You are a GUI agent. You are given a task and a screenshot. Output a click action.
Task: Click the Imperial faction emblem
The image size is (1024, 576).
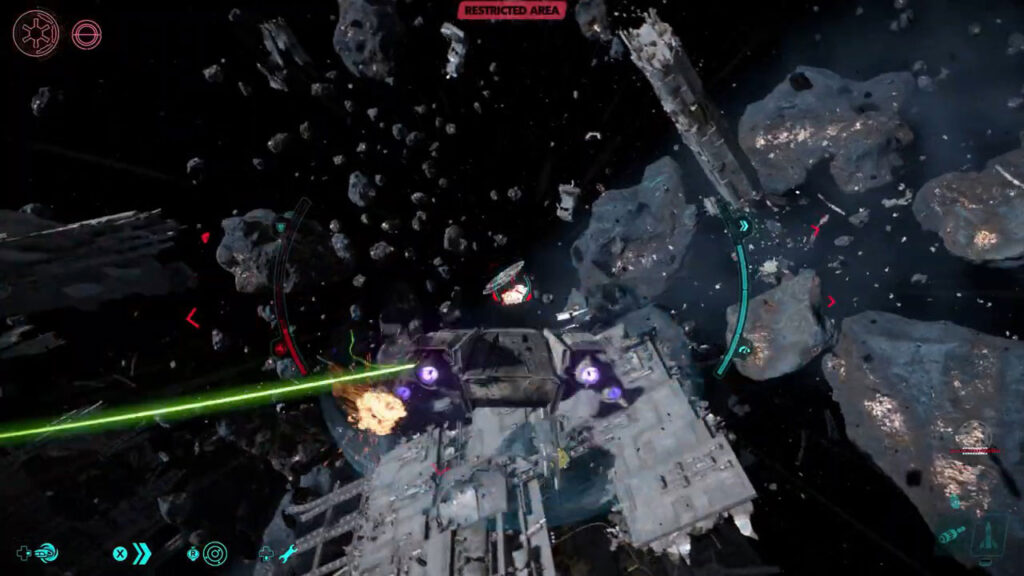tap(35, 33)
